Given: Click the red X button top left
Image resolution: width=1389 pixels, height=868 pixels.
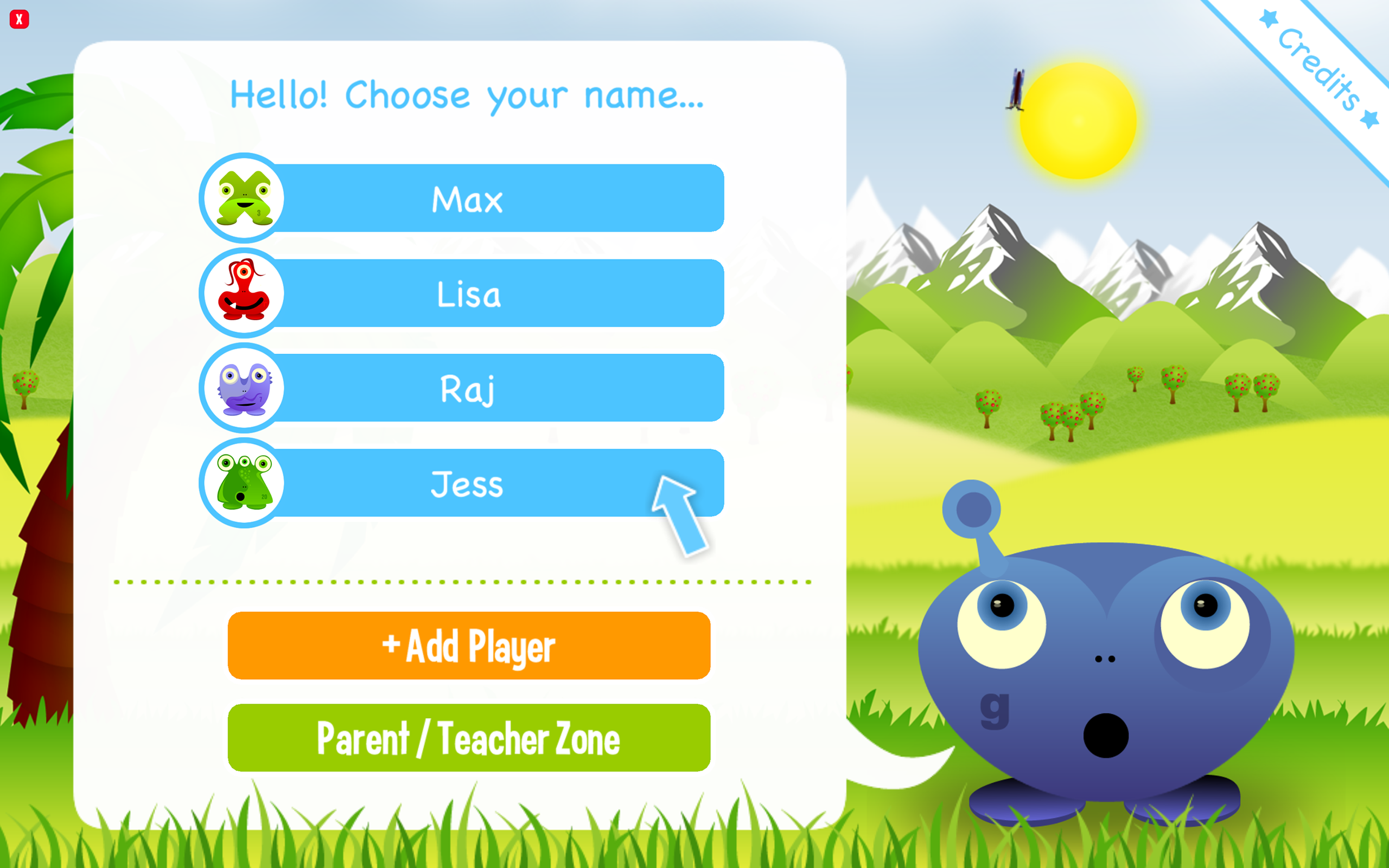Looking at the screenshot, I should 19,19.
